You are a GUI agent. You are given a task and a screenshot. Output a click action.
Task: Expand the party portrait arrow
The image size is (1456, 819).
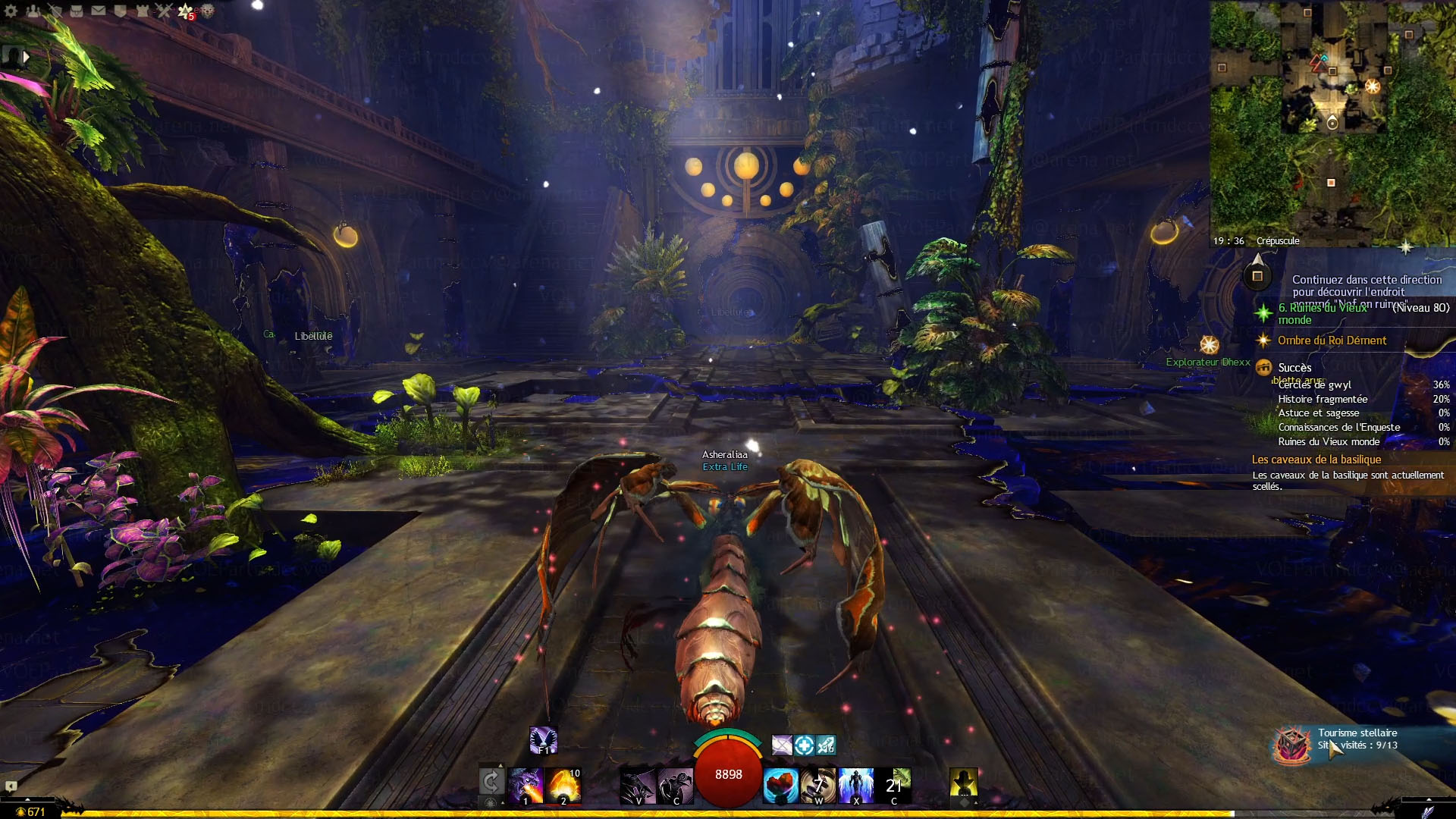27,56
